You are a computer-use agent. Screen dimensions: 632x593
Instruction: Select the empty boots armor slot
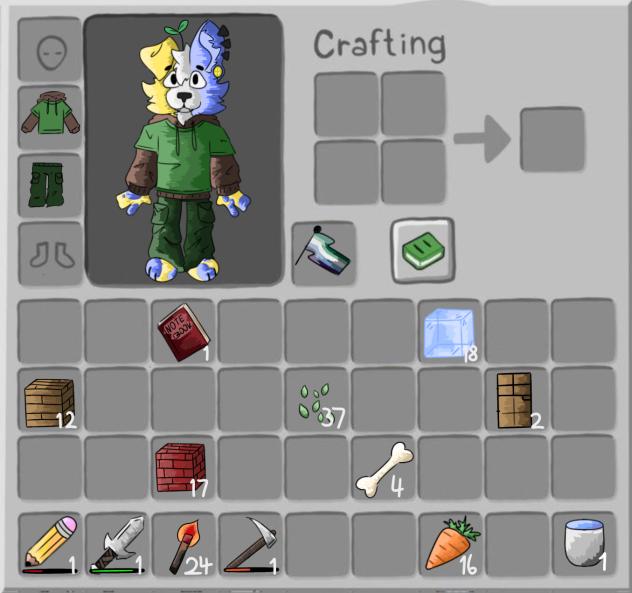click(x=50, y=252)
